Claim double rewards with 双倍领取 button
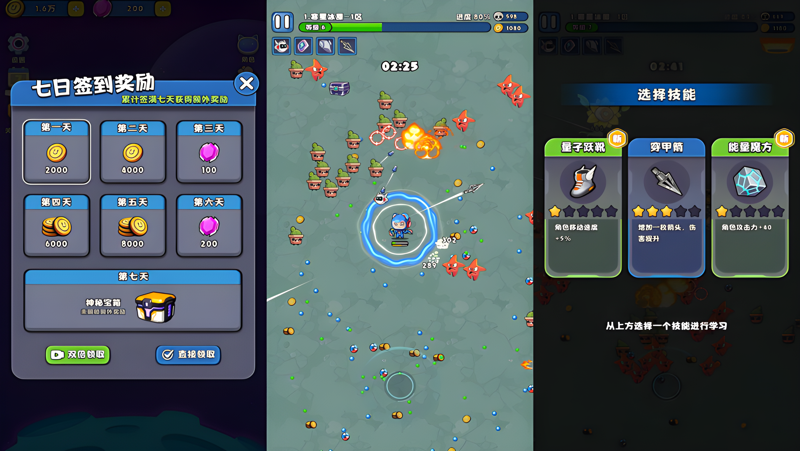 [x=78, y=355]
